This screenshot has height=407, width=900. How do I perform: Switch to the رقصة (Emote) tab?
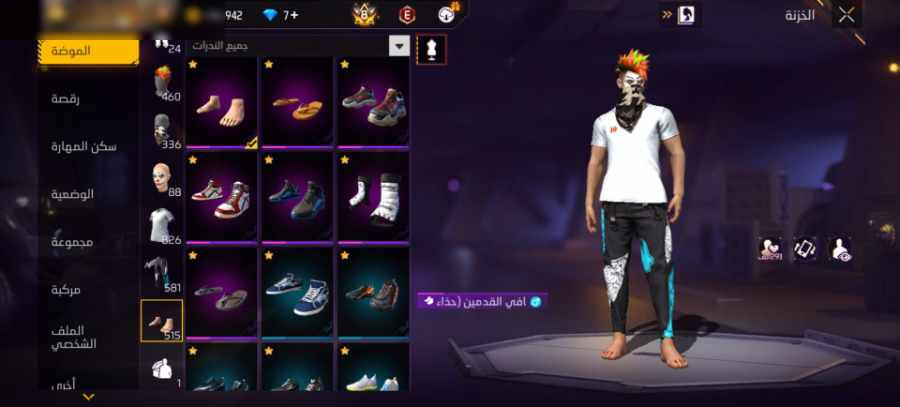[72, 98]
